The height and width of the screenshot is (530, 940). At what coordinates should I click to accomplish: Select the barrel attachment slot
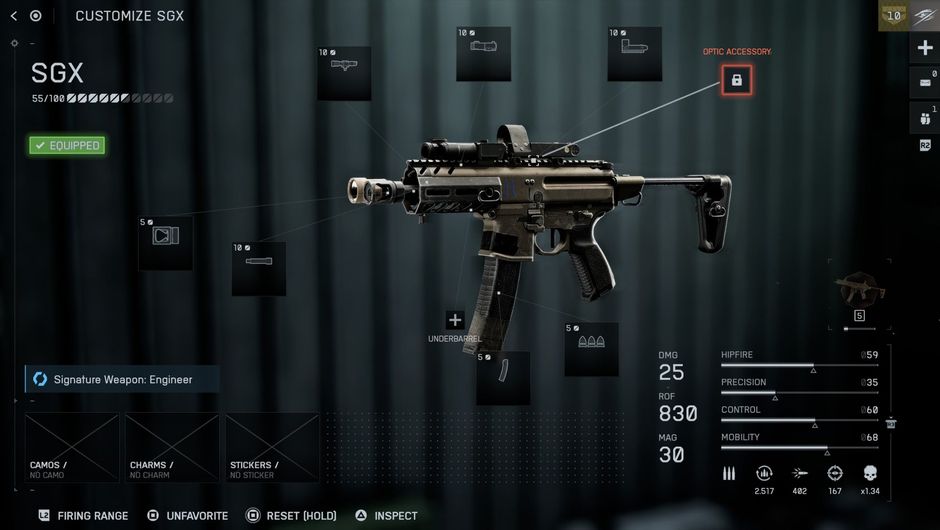tap(258, 267)
